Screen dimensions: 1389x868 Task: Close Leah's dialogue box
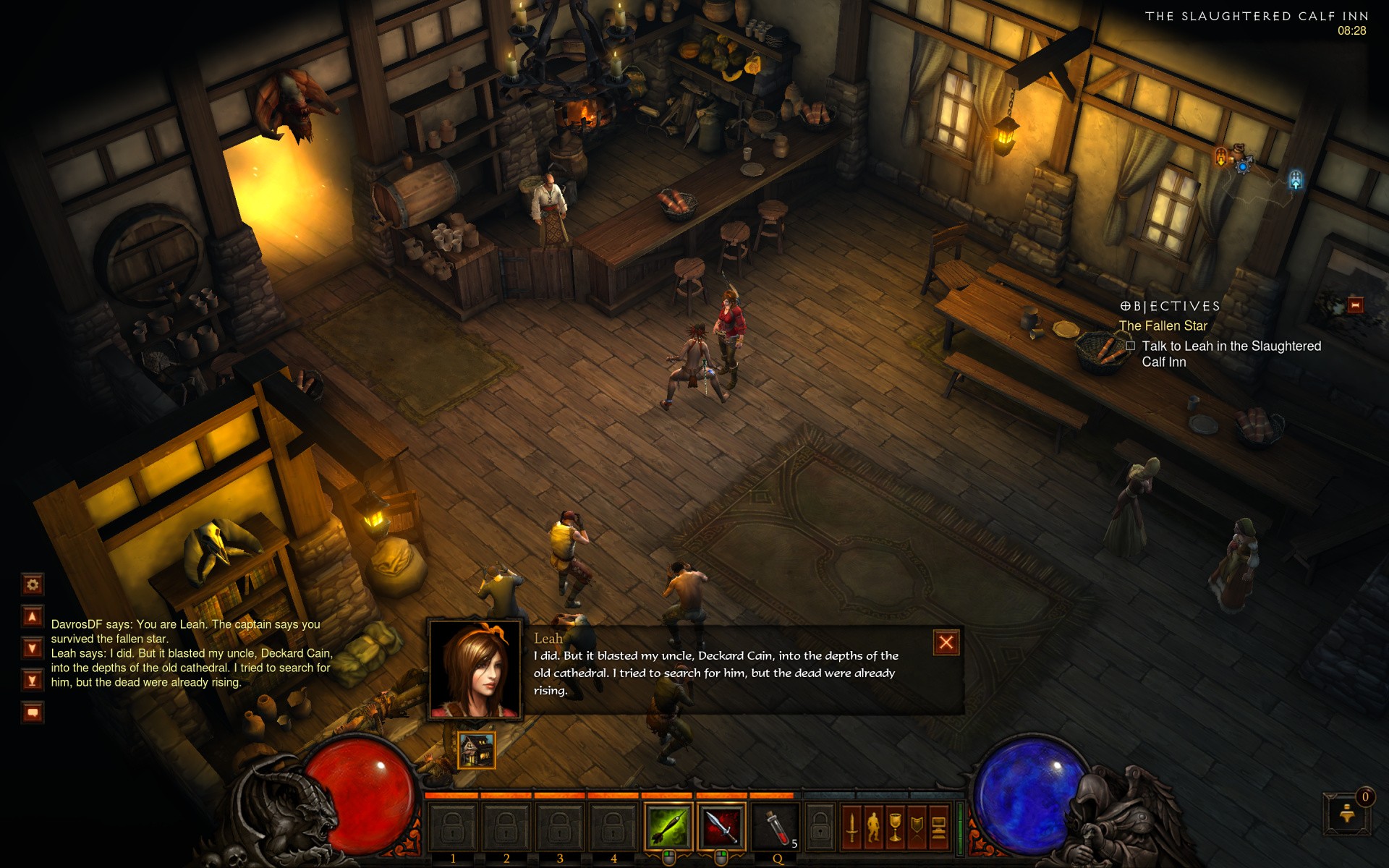coord(946,642)
